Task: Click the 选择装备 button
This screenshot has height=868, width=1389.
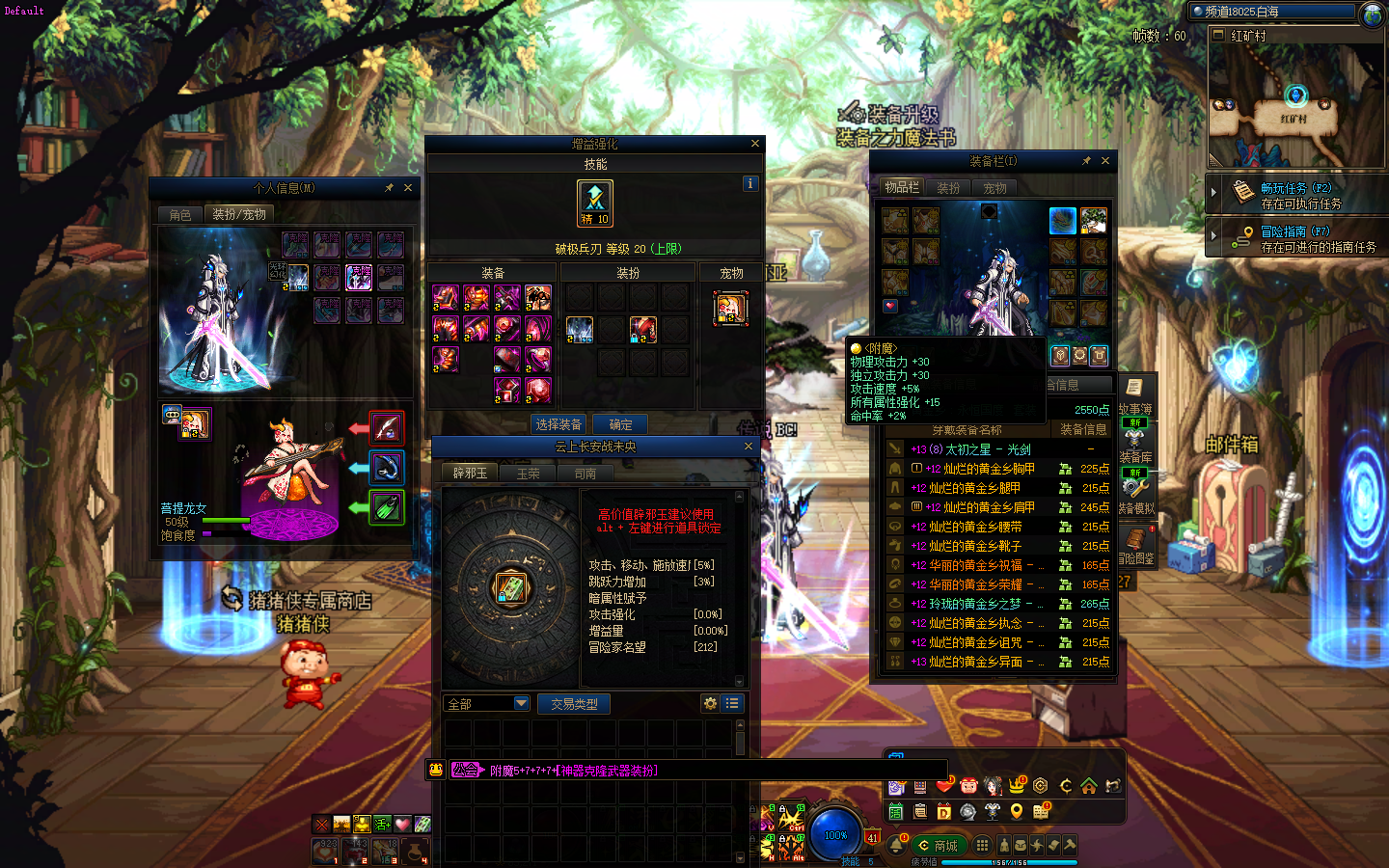Action: tap(558, 424)
